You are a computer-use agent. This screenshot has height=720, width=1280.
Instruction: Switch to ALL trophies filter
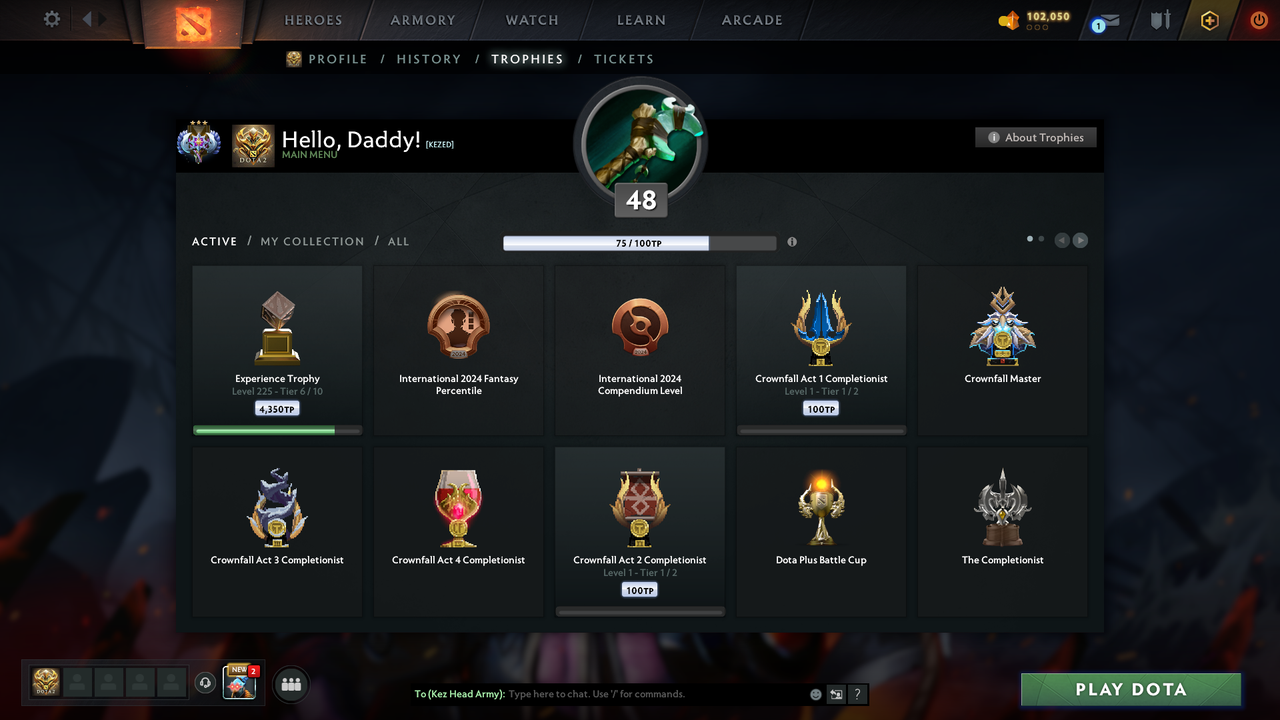[x=398, y=241]
